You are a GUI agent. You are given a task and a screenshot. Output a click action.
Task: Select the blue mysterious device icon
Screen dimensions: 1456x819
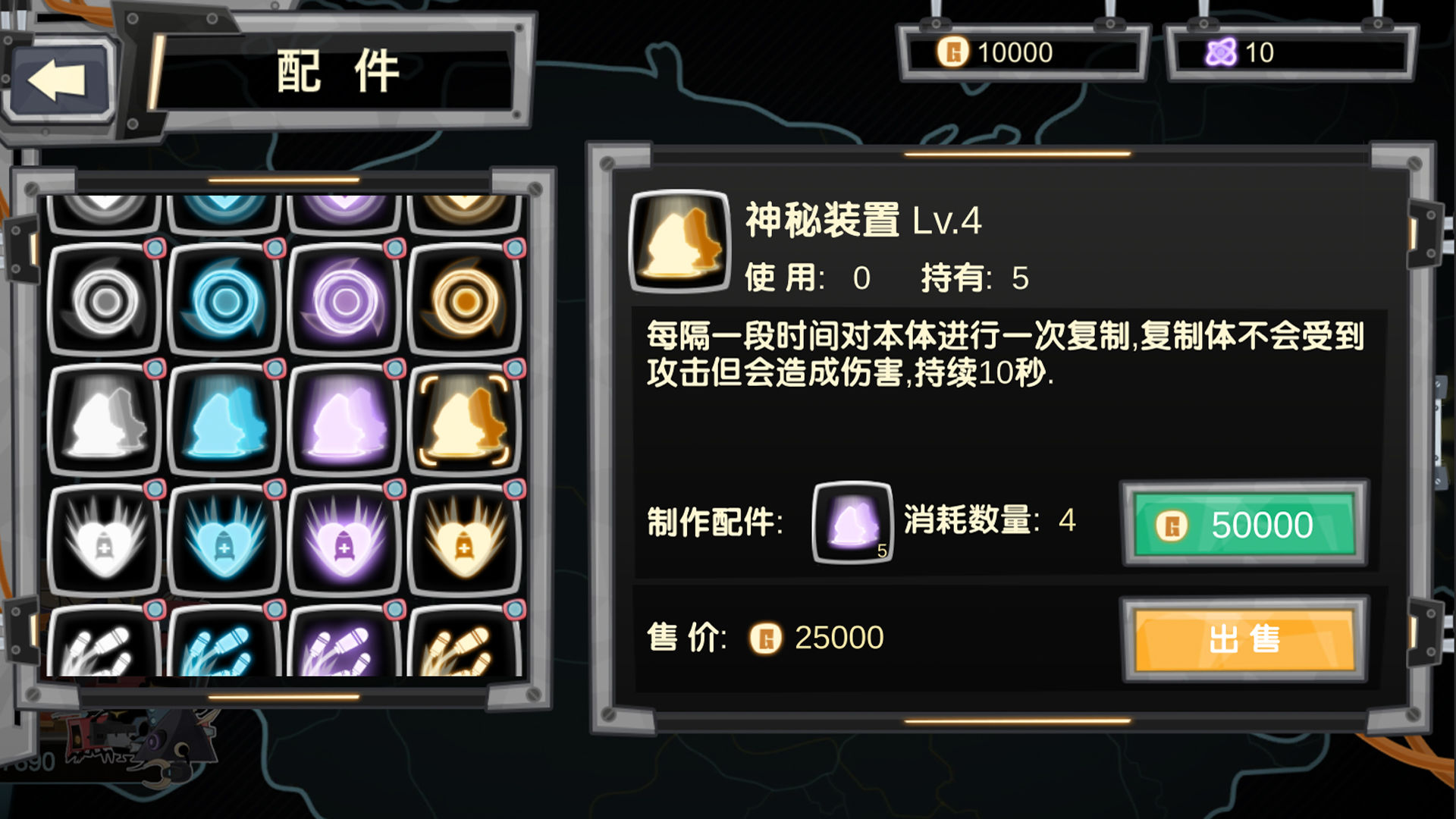click(x=224, y=420)
